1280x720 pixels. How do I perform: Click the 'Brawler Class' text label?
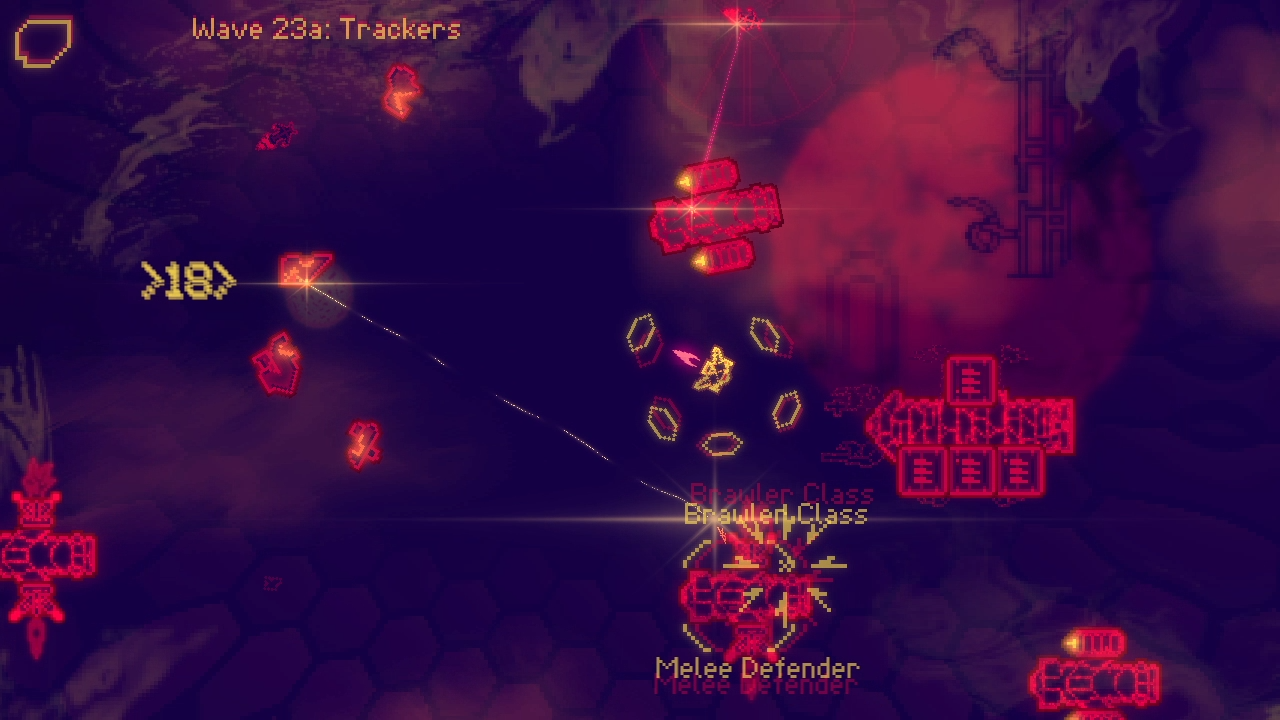pyautogui.click(x=774, y=515)
